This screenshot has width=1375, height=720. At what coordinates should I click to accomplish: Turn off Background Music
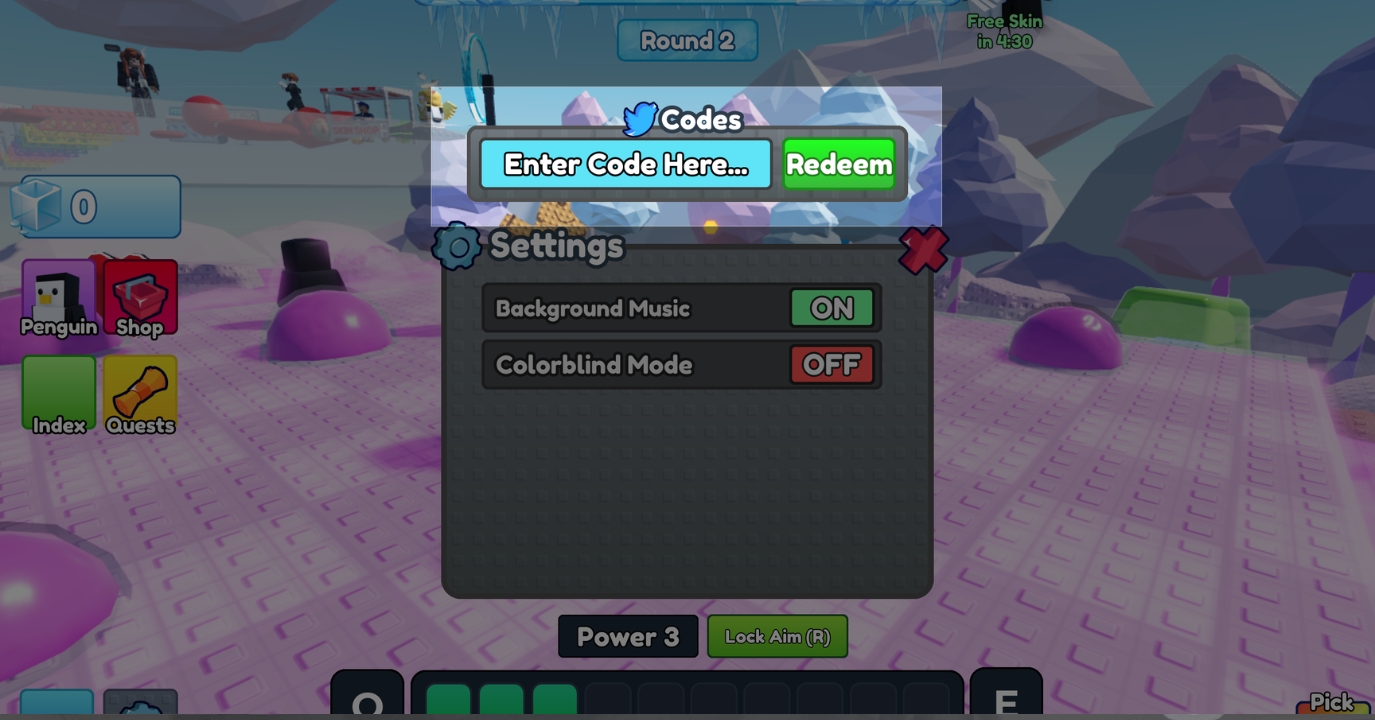coord(832,308)
